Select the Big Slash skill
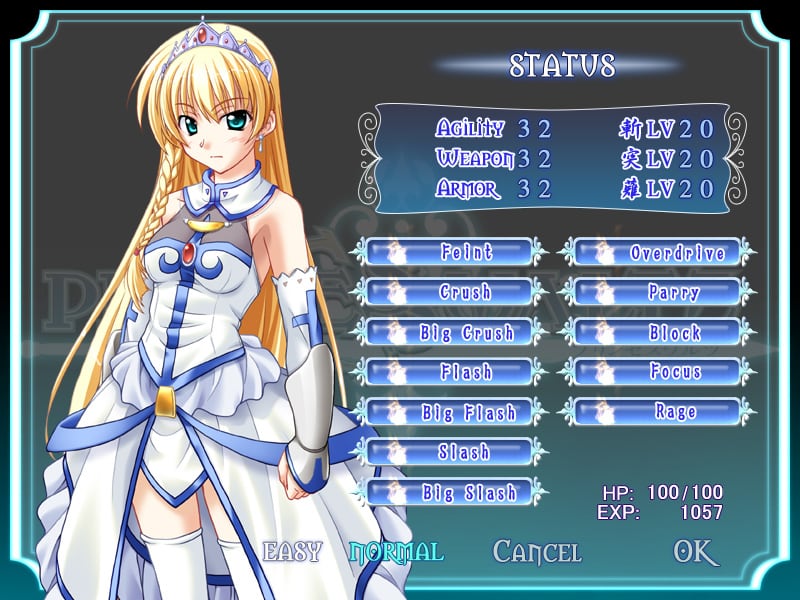Screen dimensions: 800x600 [x=455, y=492]
